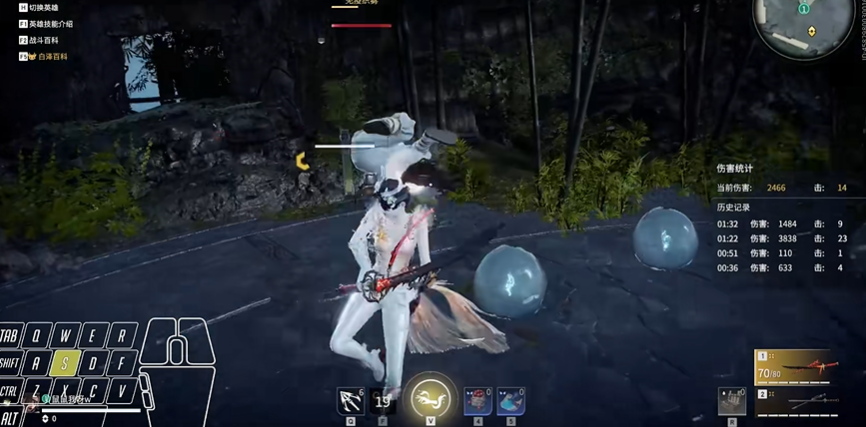This screenshot has height=427, width=866.
Task: Trigger the golden dragon ultimate ability
Action: (x=430, y=397)
